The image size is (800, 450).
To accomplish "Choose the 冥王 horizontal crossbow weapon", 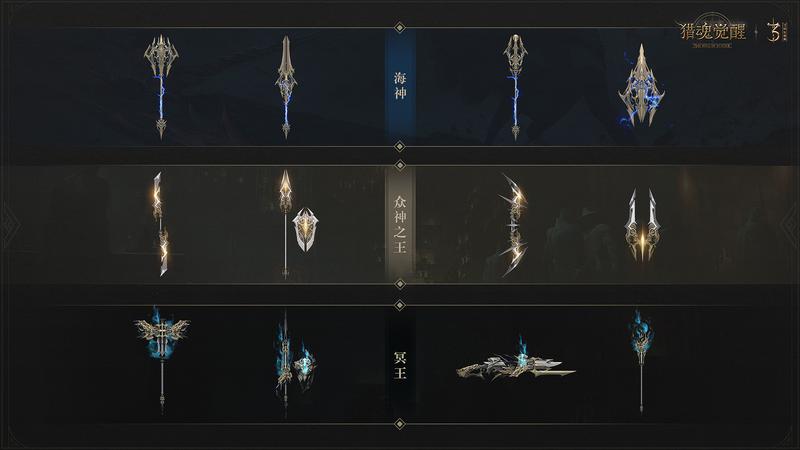I will 515,366.
